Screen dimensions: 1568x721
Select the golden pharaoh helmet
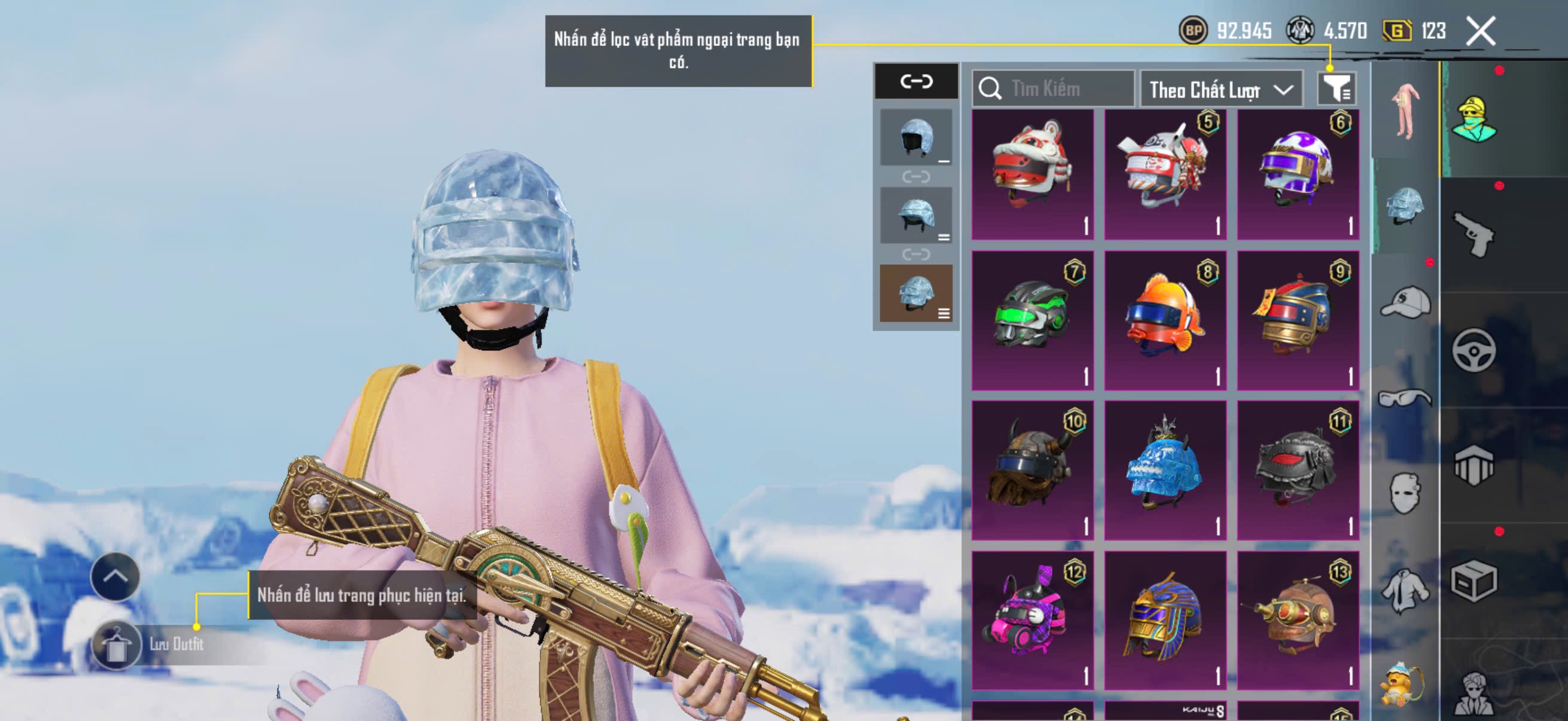[1165, 619]
